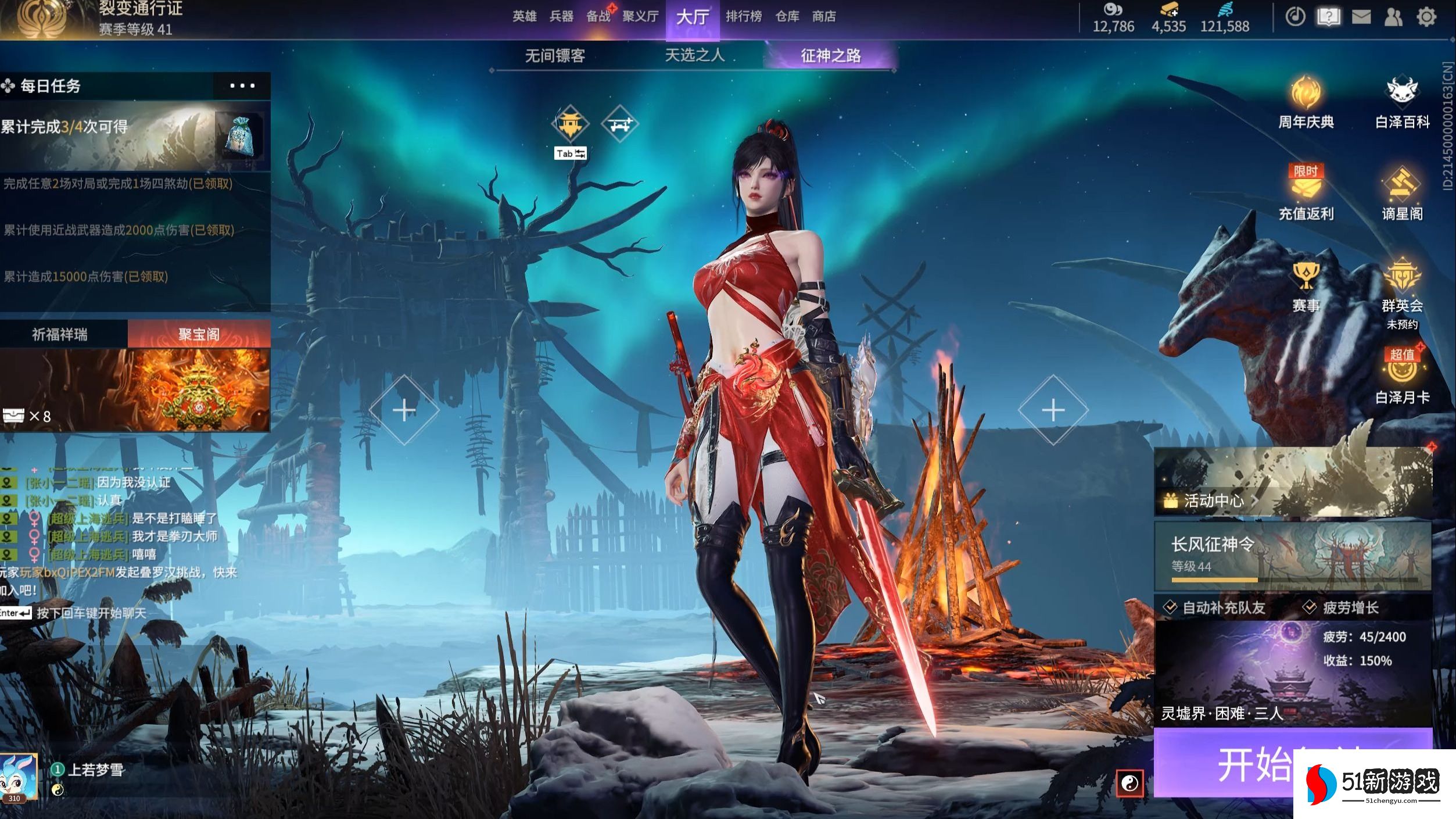Select the 天选之人 mode tab
Viewport: 1456px width, 819px height.
694,56
